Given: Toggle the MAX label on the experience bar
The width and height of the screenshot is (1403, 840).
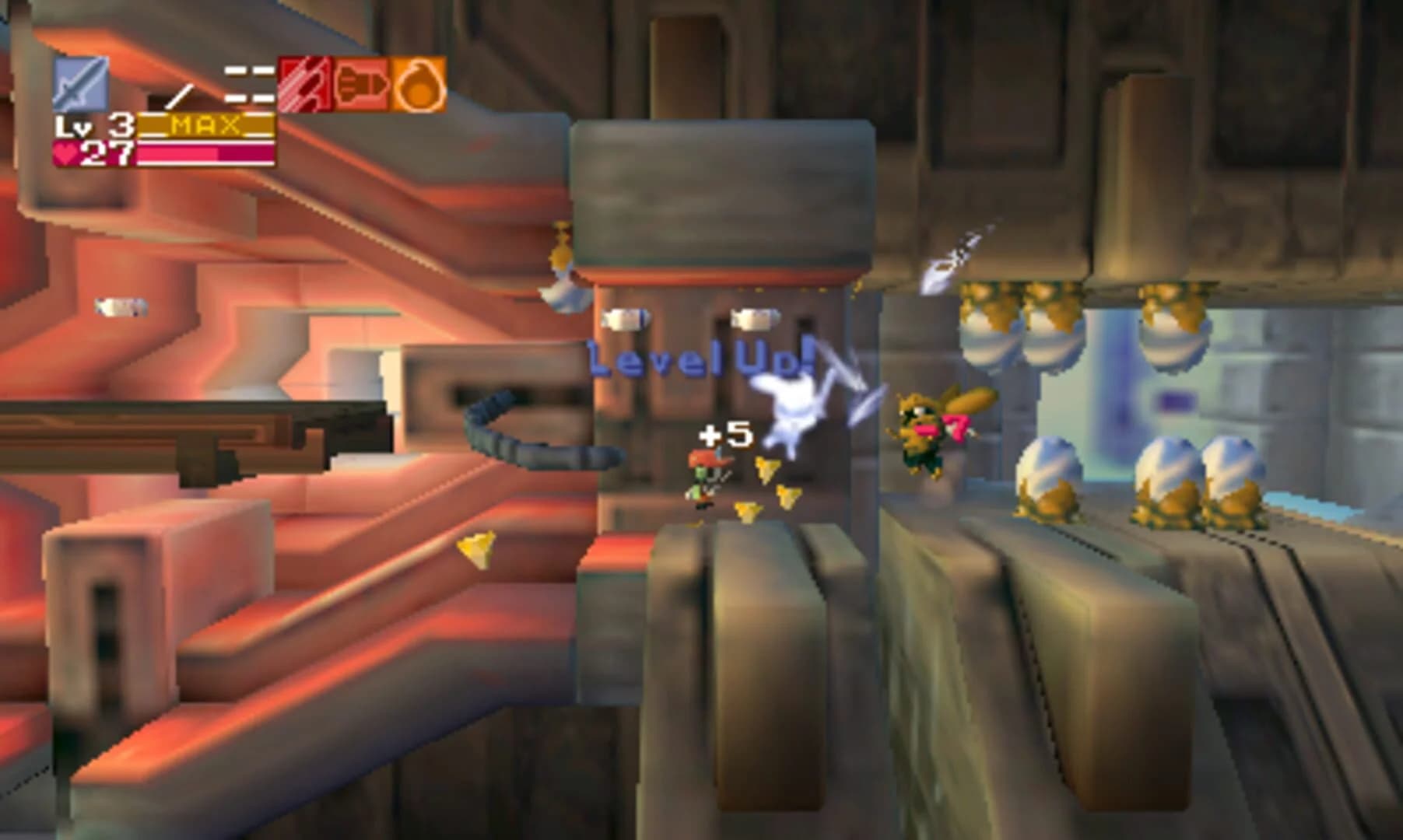Looking at the screenshot, I should tap(204, 123).
